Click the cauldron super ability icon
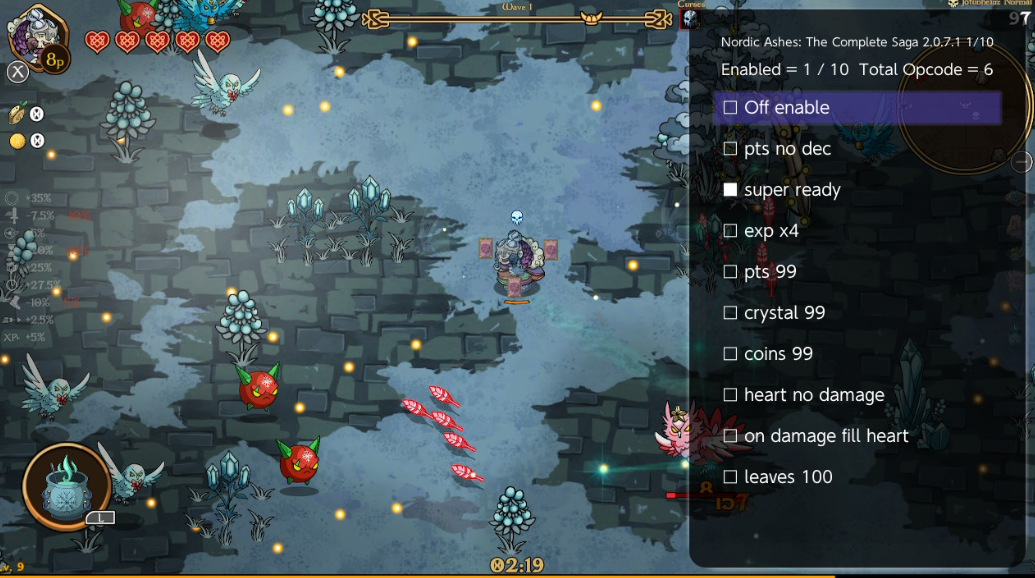1035x578 pixels. 66,486
